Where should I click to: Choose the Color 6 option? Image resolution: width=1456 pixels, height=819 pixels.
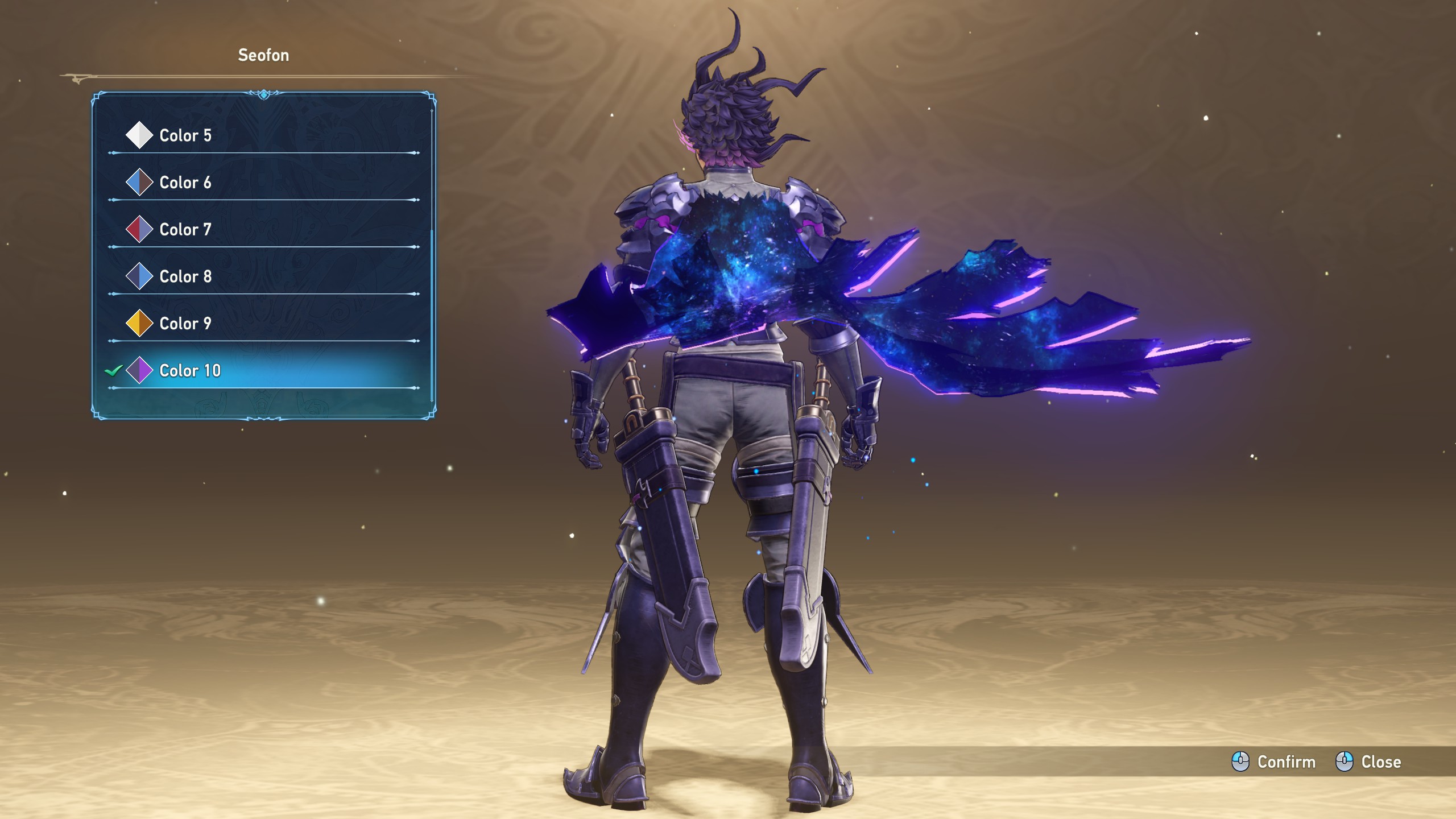(185, 183)
